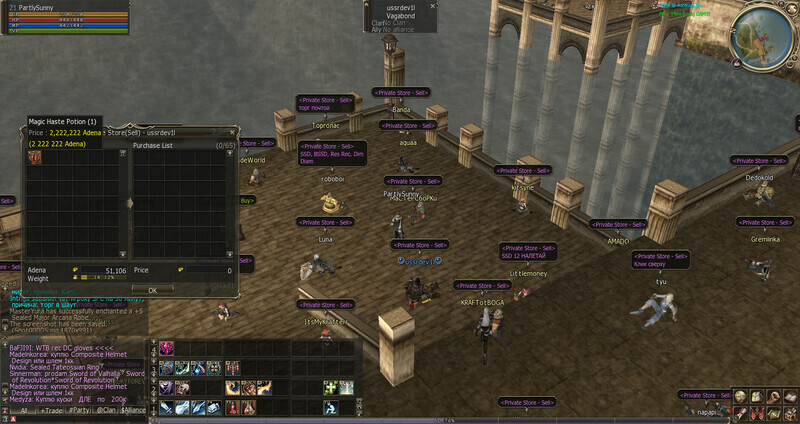This screenshot has width=800, height=424.
Task: Open the circular minimap
Action: [772, 32]
